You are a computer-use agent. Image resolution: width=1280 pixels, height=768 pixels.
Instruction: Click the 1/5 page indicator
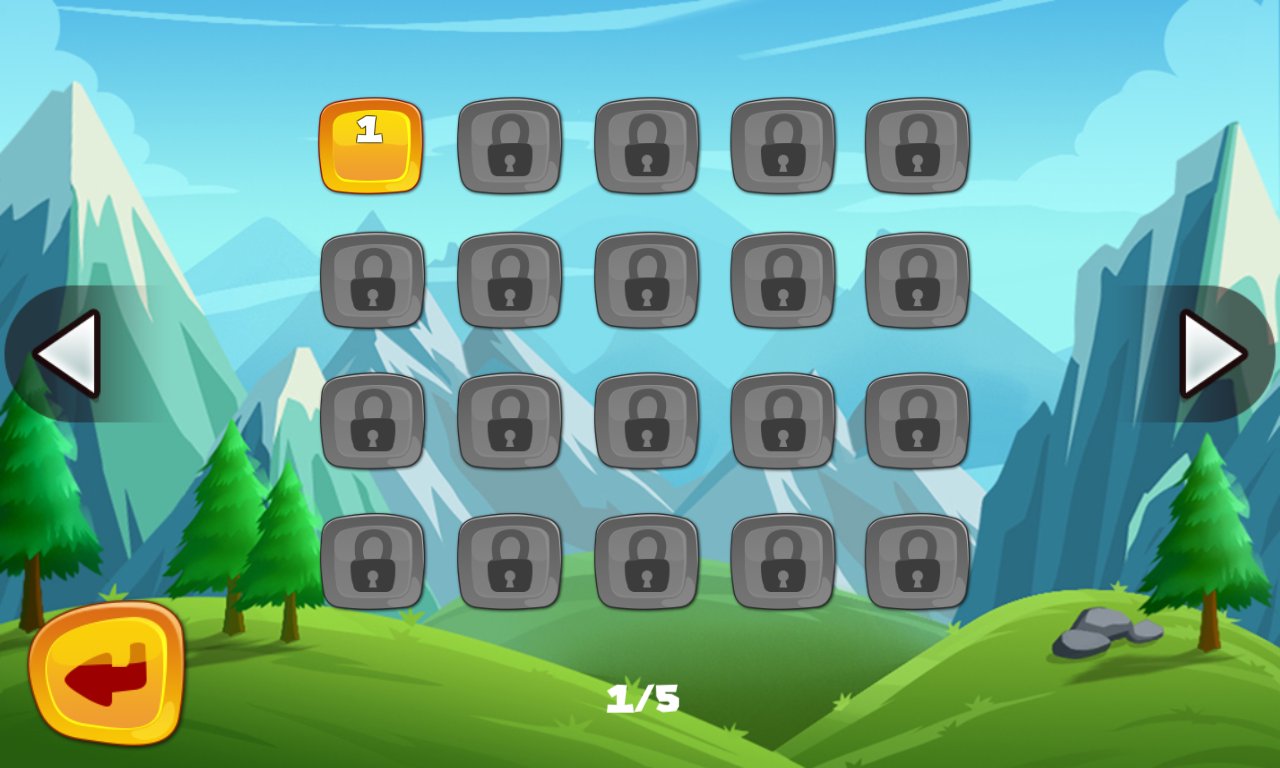pyautogui.click(x=644, y=699)
